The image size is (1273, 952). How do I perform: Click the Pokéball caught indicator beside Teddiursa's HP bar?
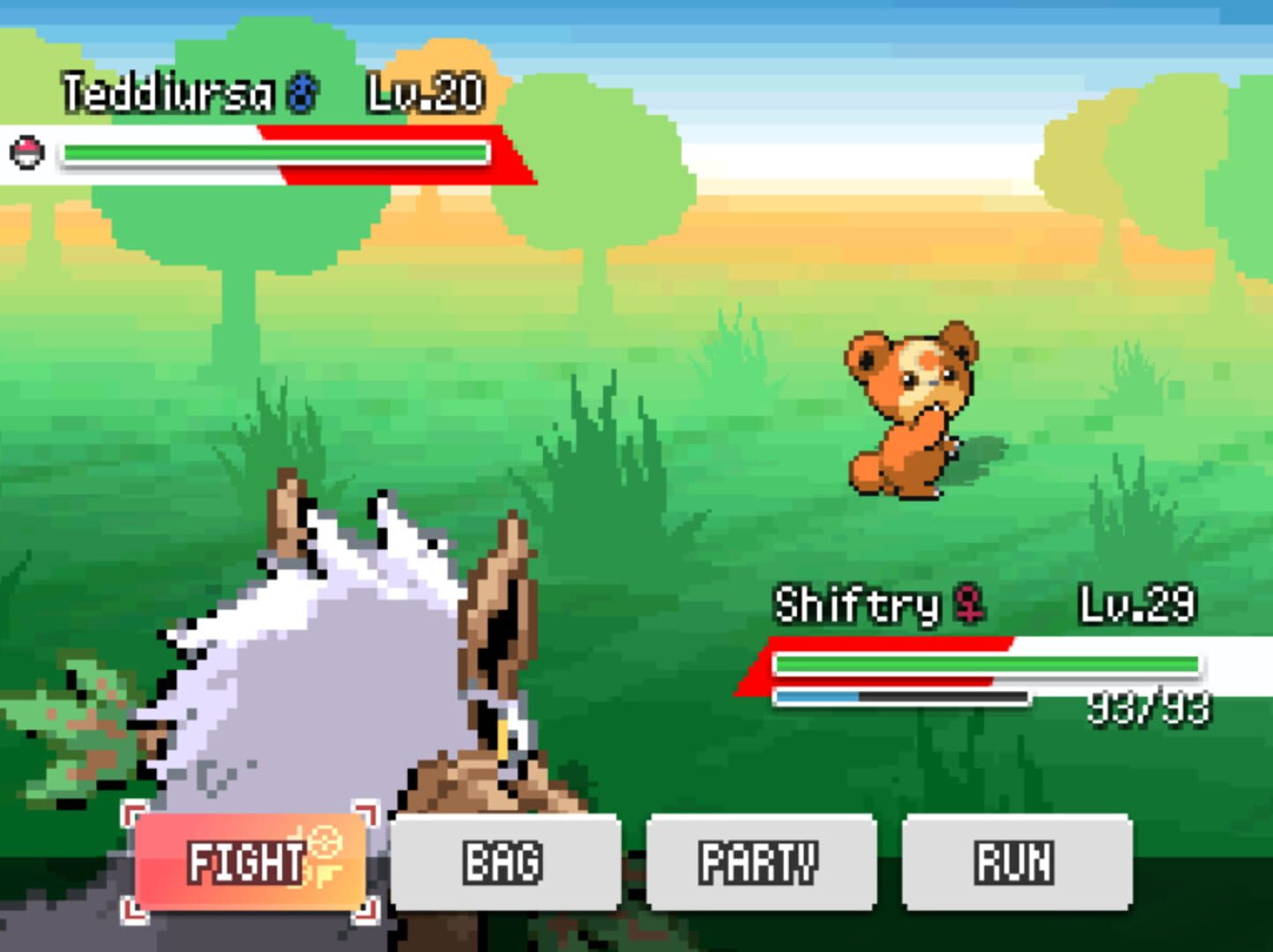coord(26,152)
